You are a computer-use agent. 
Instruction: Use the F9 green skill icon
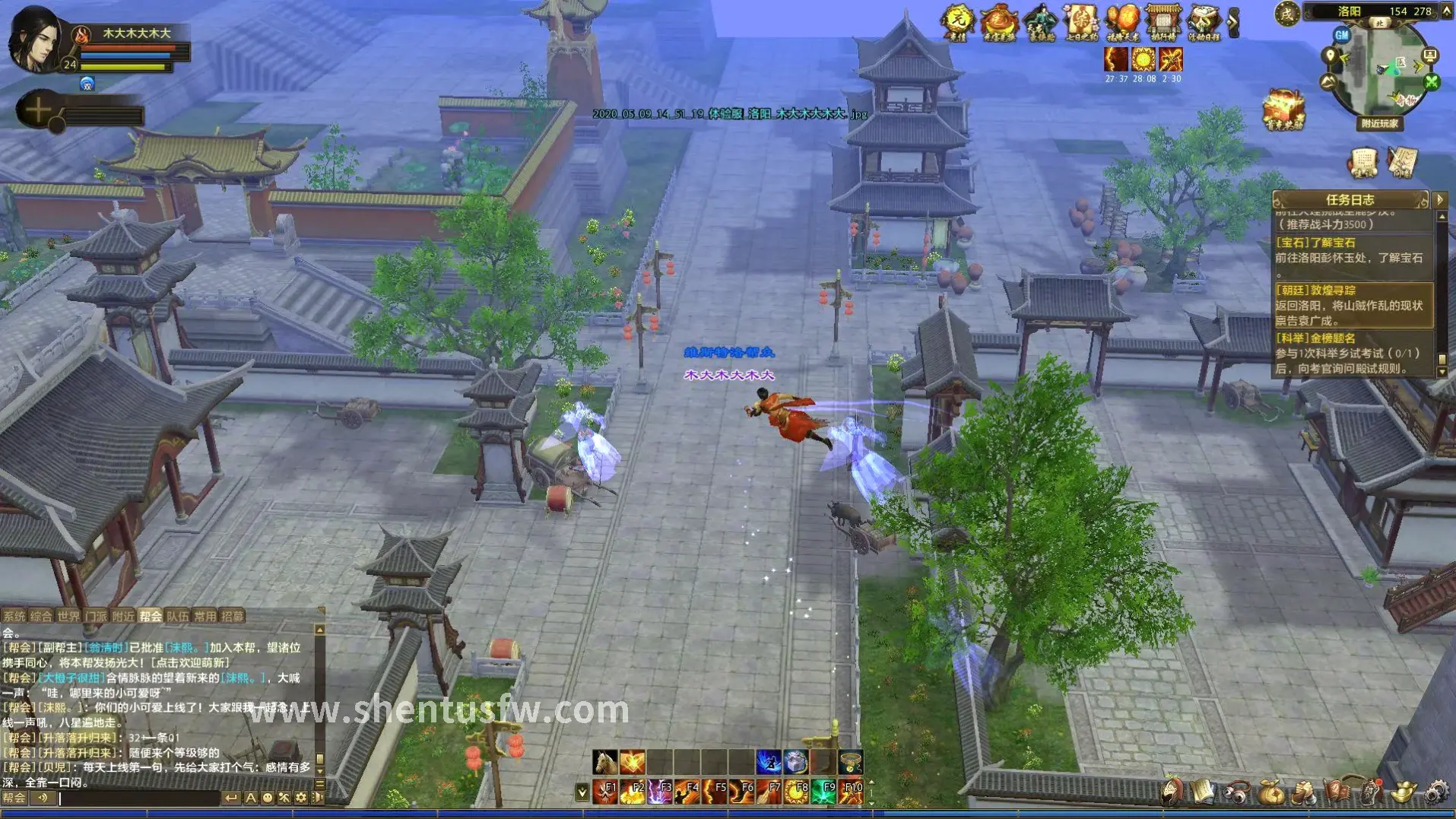click(824, 792)
